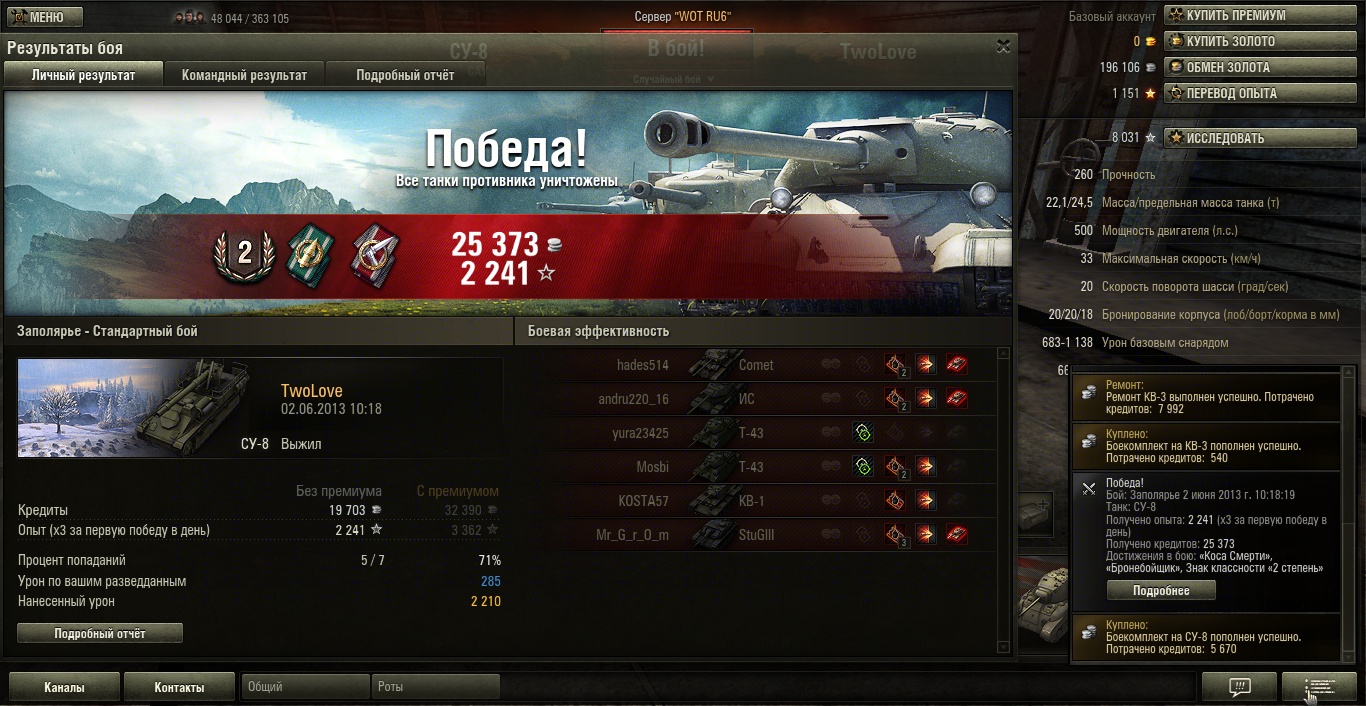Switch to the Роты chat tab
Screen dimensions: 1366x706
(436, 687)
